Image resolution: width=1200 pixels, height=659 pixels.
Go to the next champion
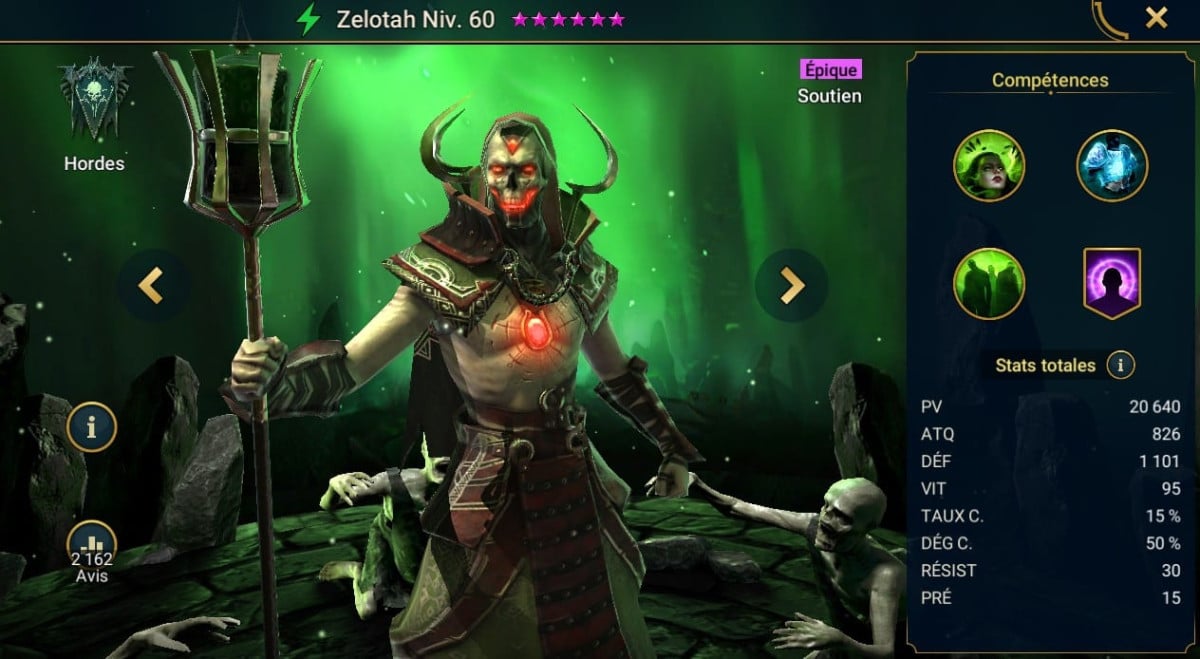(791, 285)
